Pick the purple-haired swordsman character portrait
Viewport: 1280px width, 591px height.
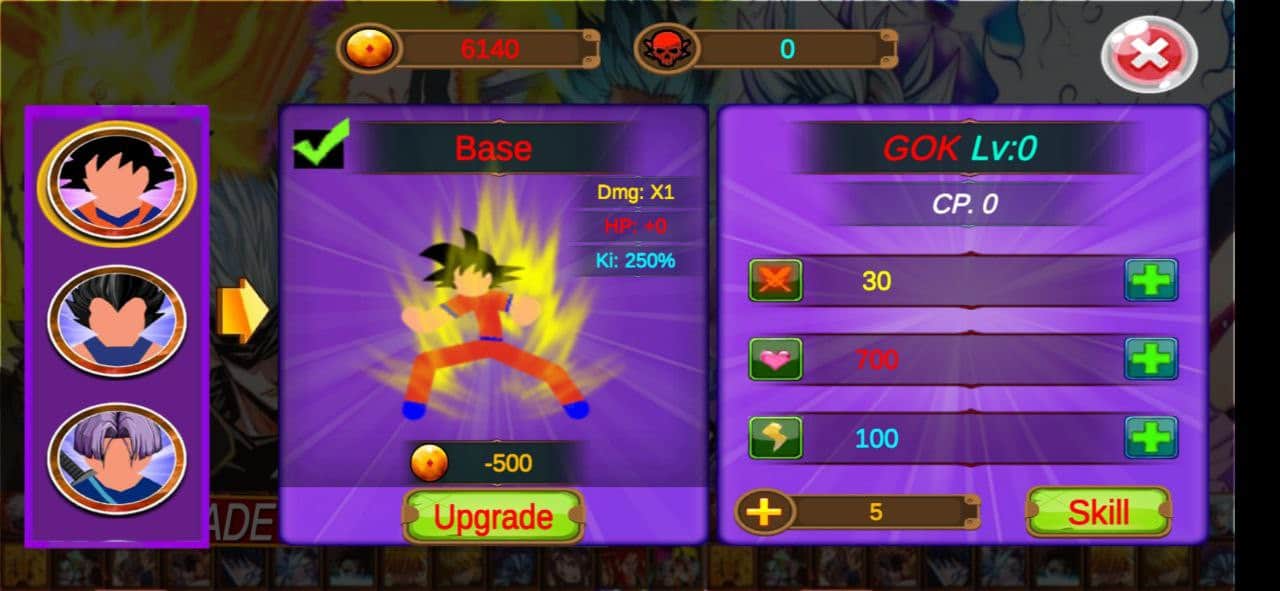click(117, 458)
